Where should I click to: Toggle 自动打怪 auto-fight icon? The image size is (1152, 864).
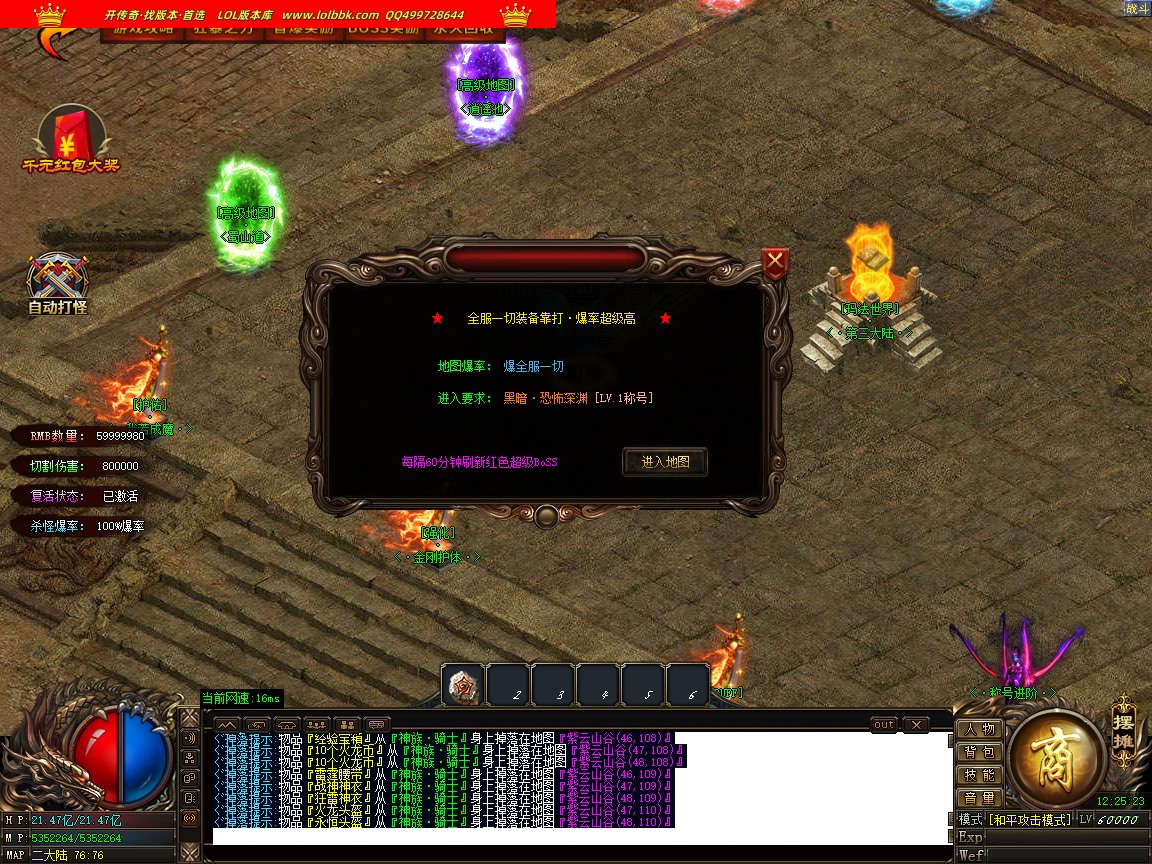coord(58,283)
